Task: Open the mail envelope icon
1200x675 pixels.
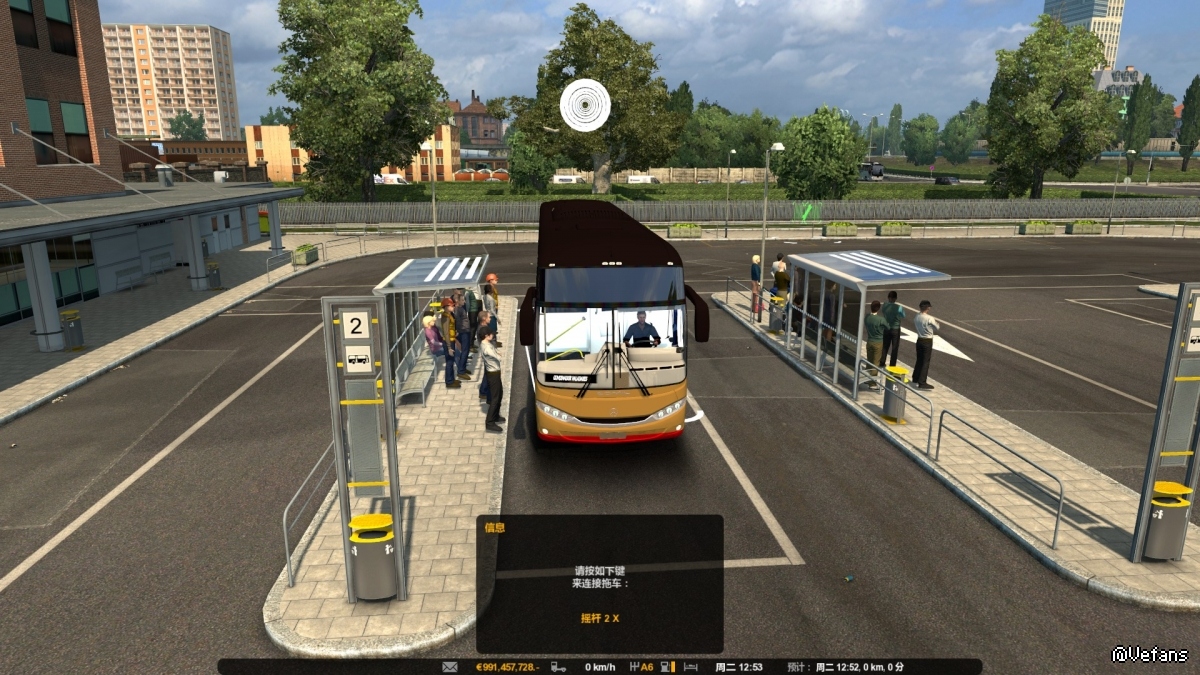Action: [450, 667]
